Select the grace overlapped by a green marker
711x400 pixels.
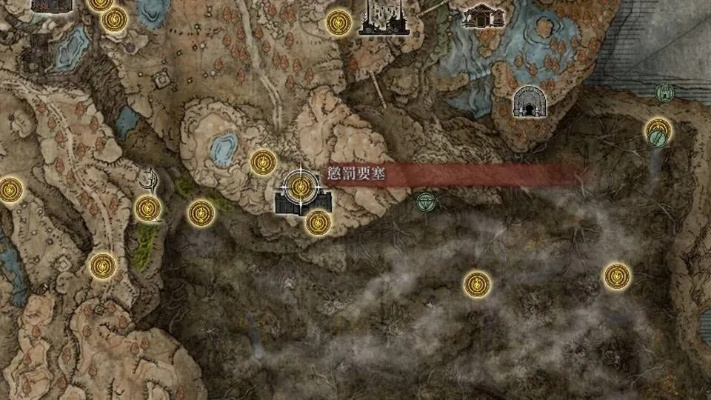[657, 131]
